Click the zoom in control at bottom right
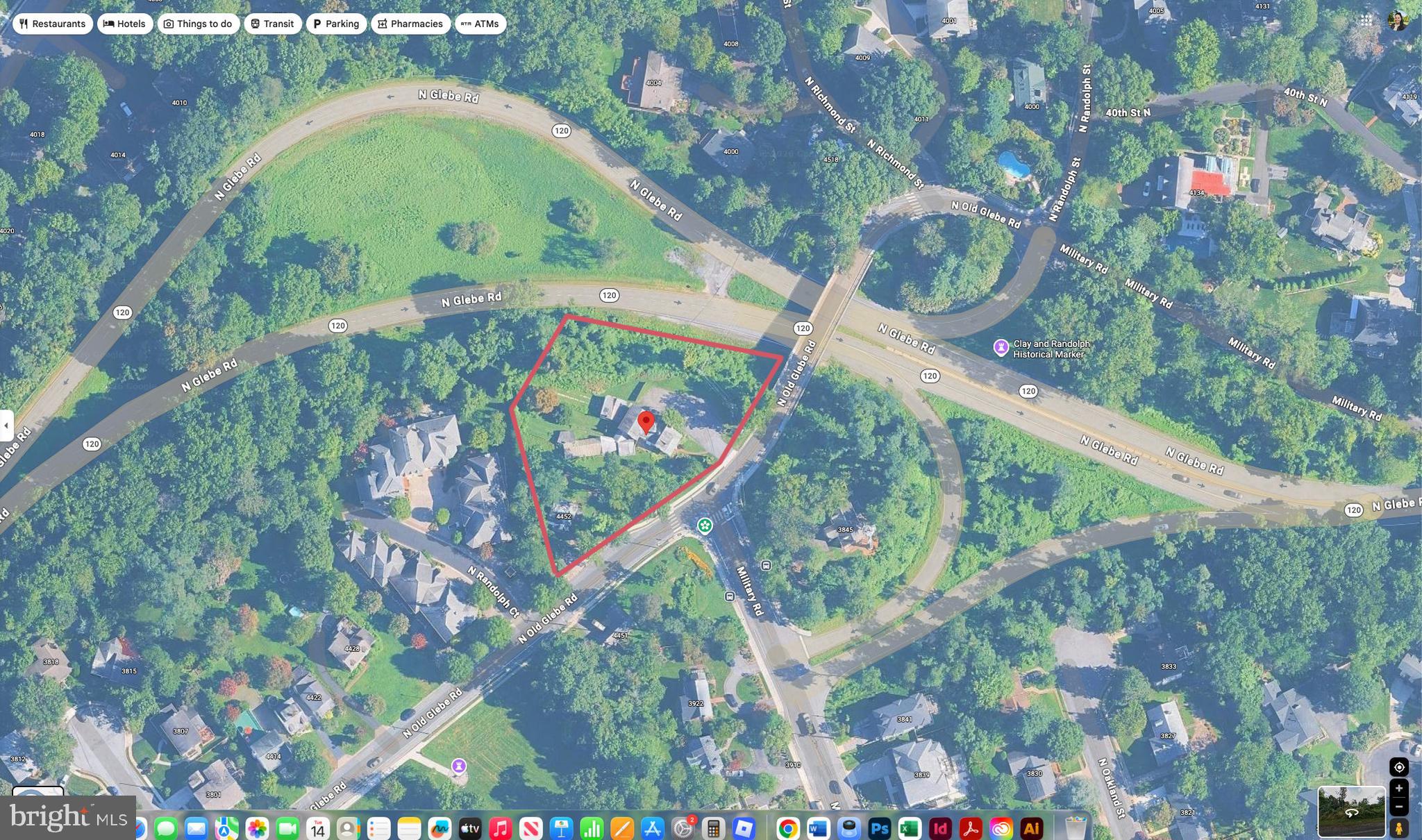Screen dimensions: 1422x840 pos(1400,787)
